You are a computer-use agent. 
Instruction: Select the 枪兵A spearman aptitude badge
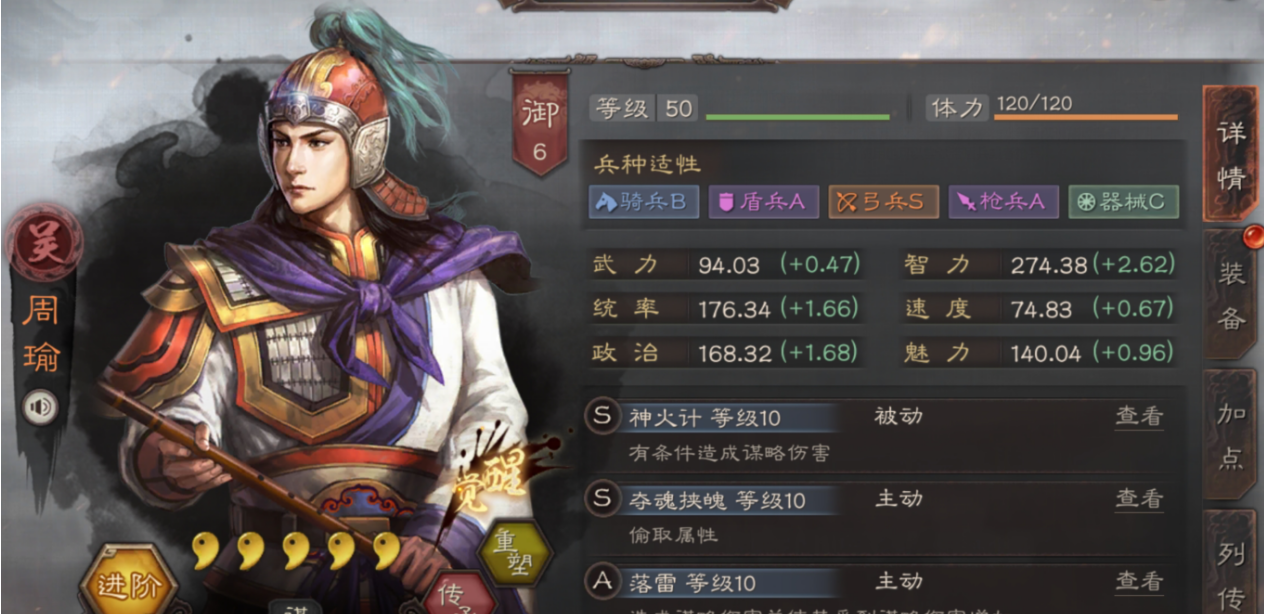[1001, 202]
